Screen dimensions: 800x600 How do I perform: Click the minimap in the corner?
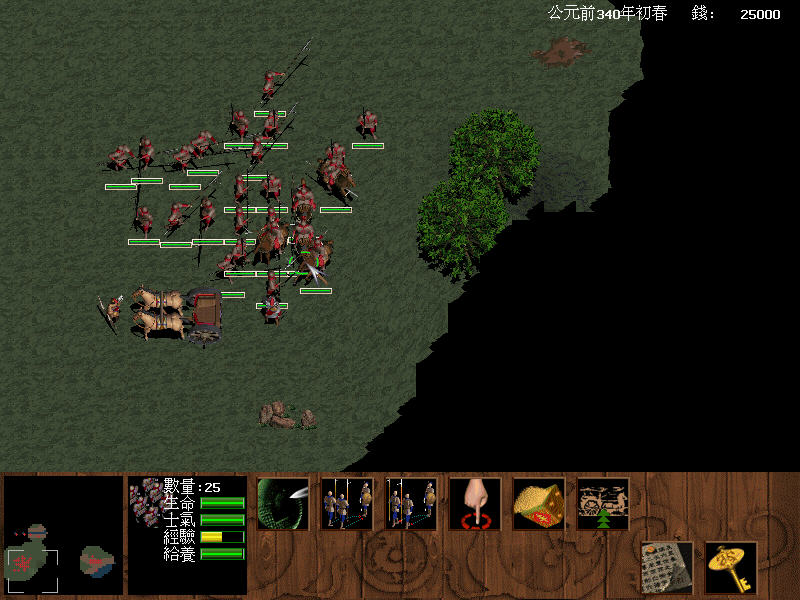[x=63, y=537]
